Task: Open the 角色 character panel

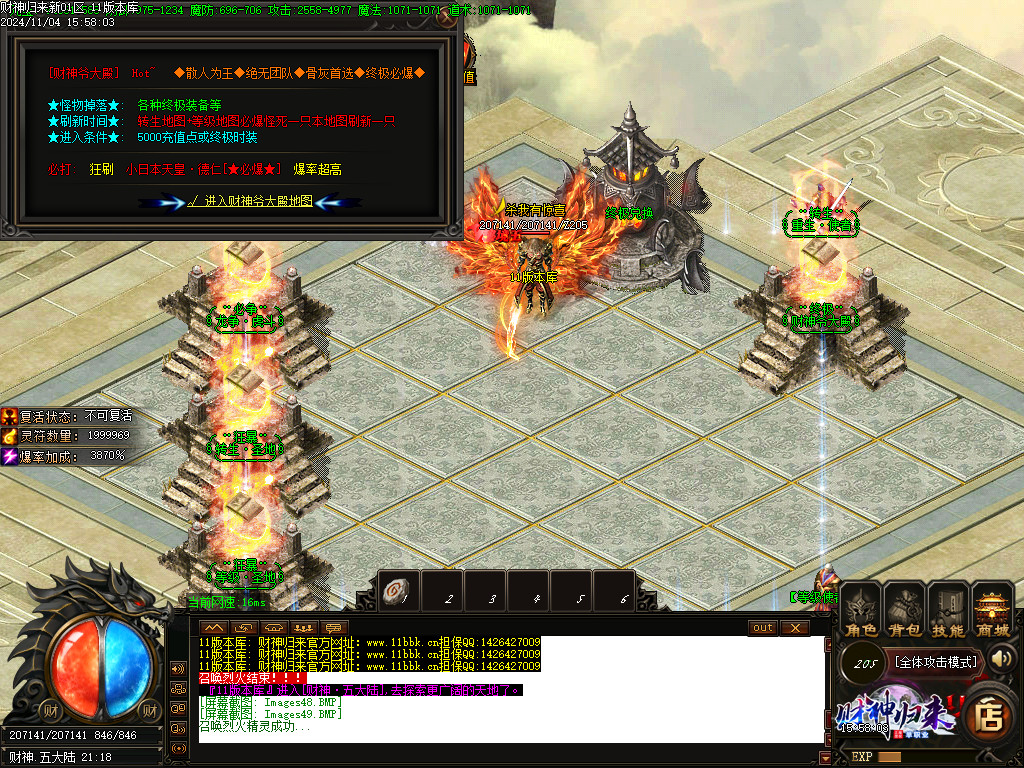Action: (x=861, y=610)
